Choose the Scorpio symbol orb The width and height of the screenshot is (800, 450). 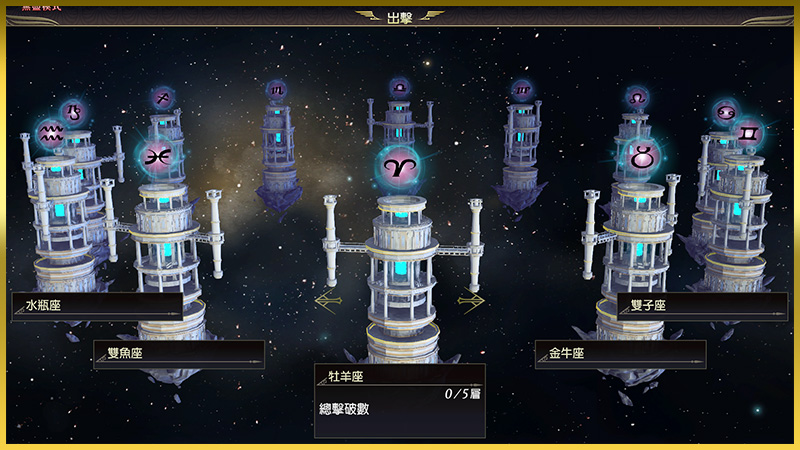click(276, 89)
